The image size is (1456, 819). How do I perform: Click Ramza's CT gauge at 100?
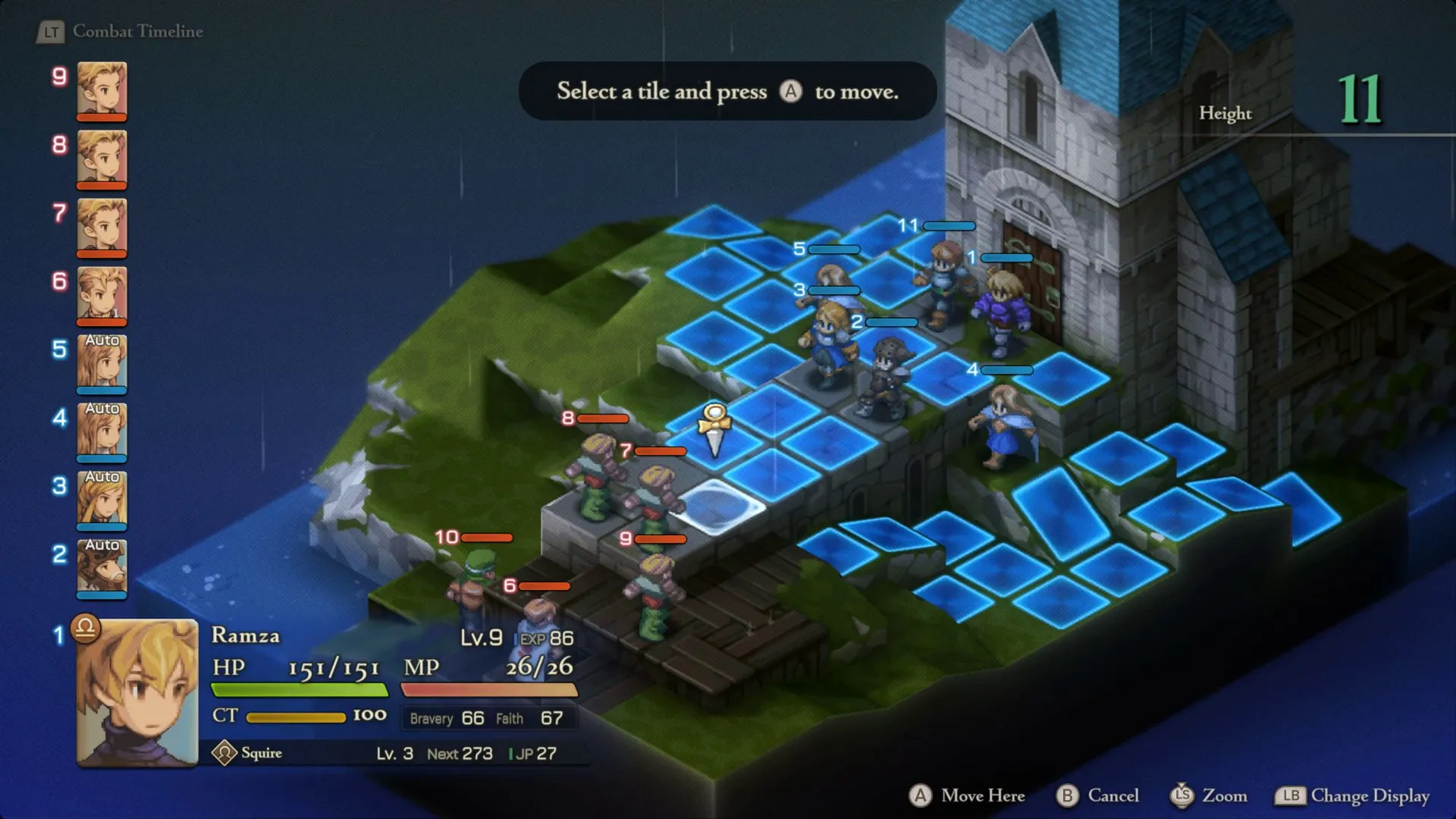(x=296, y=715)
